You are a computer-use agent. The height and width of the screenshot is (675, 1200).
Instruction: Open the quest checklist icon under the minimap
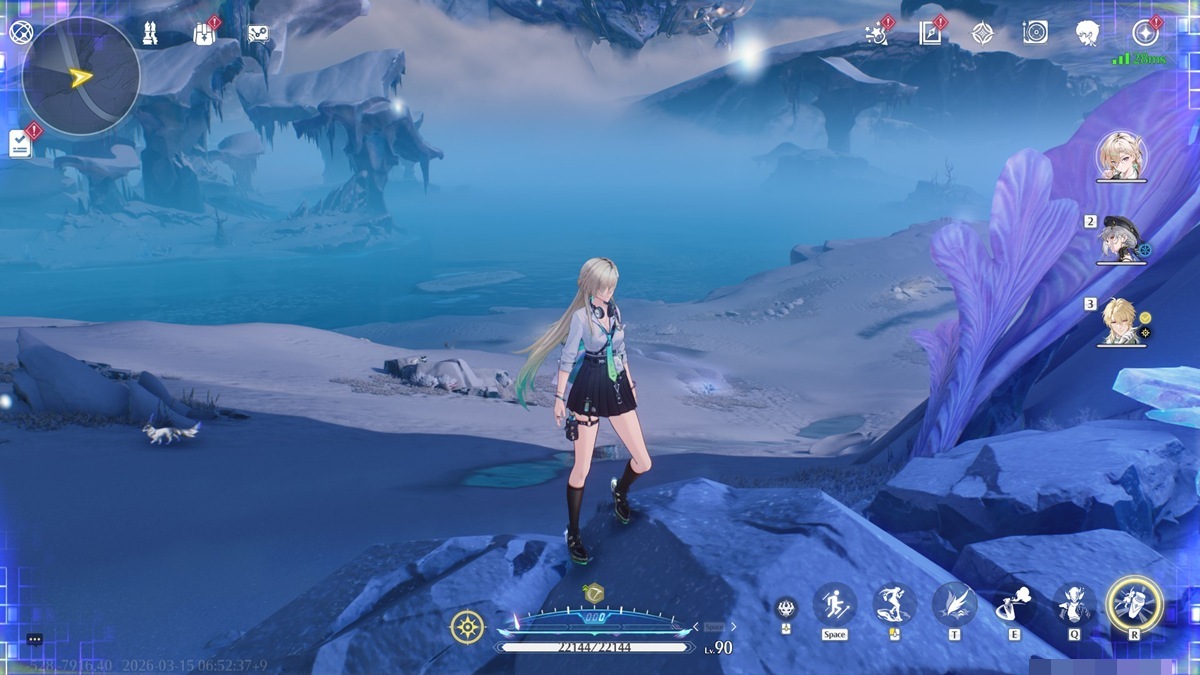point(20,144)
